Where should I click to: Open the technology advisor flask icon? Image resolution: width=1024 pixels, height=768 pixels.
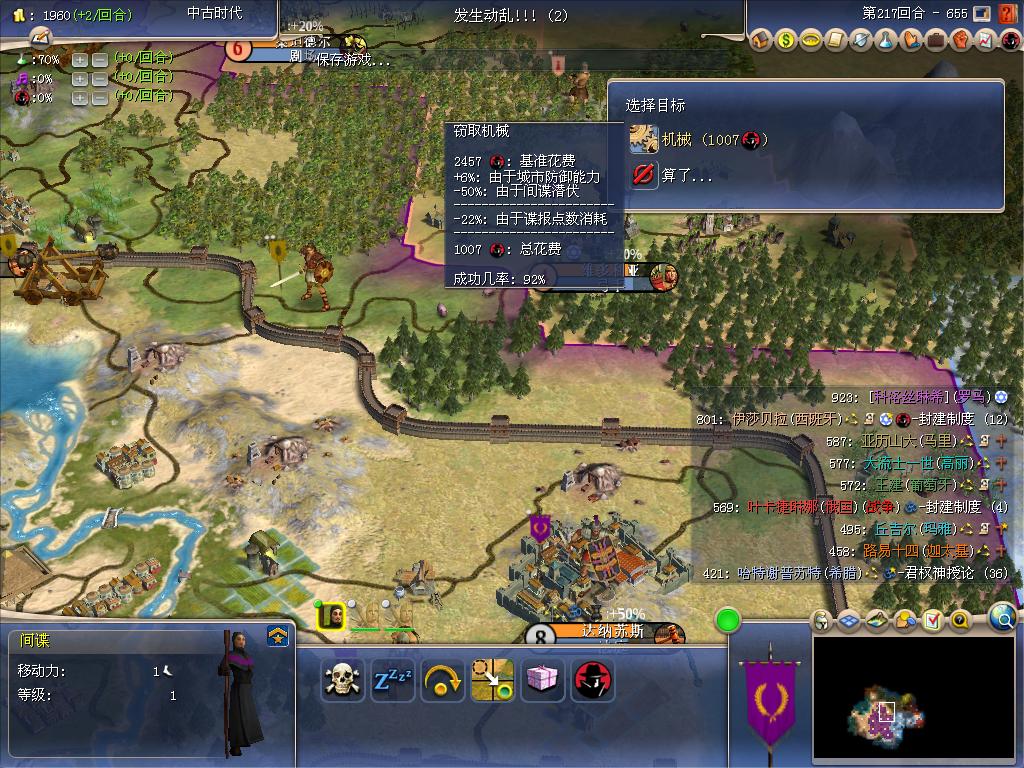886,41
